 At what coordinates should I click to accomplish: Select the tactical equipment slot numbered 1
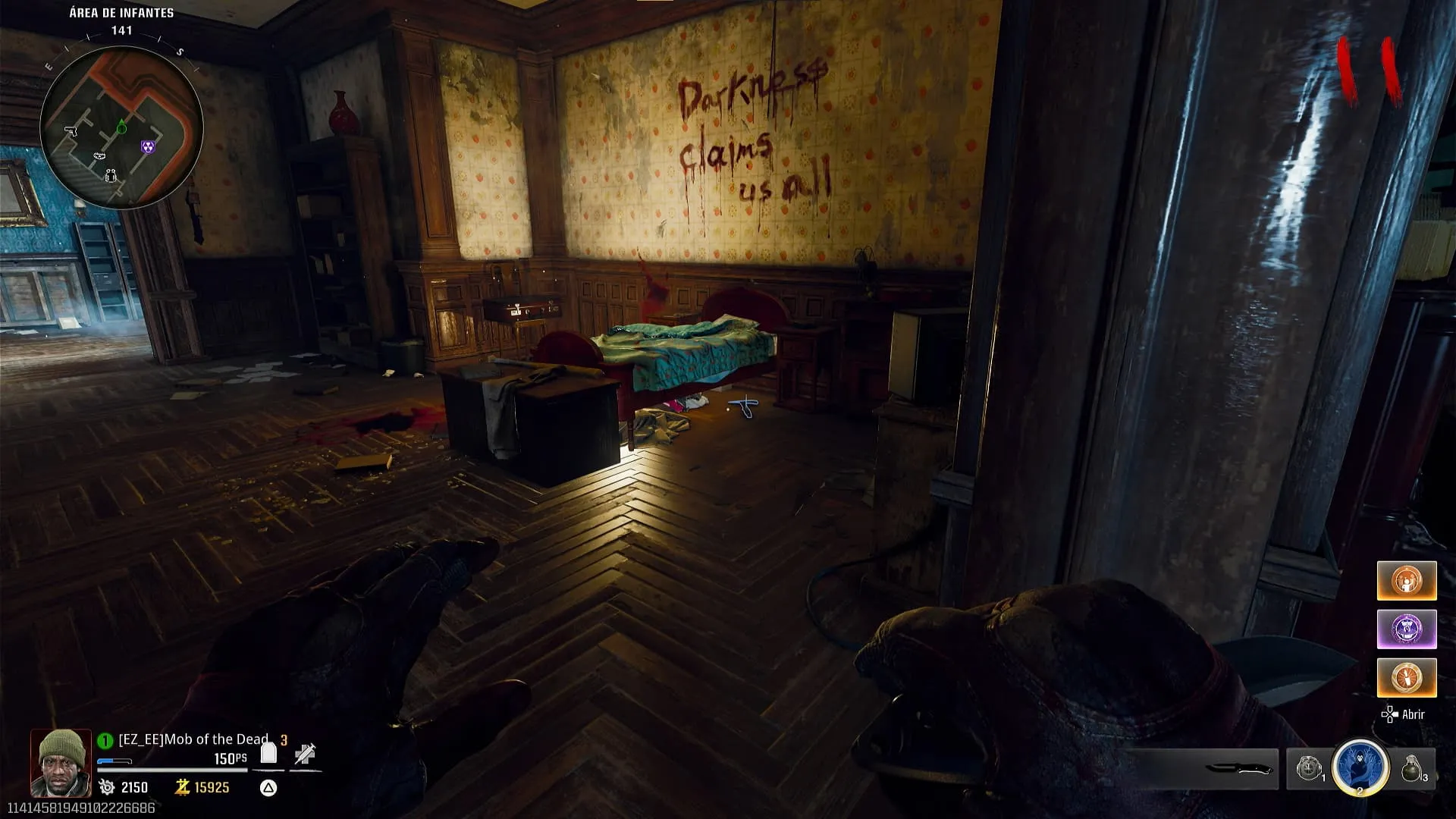(x=1310, y=769)
